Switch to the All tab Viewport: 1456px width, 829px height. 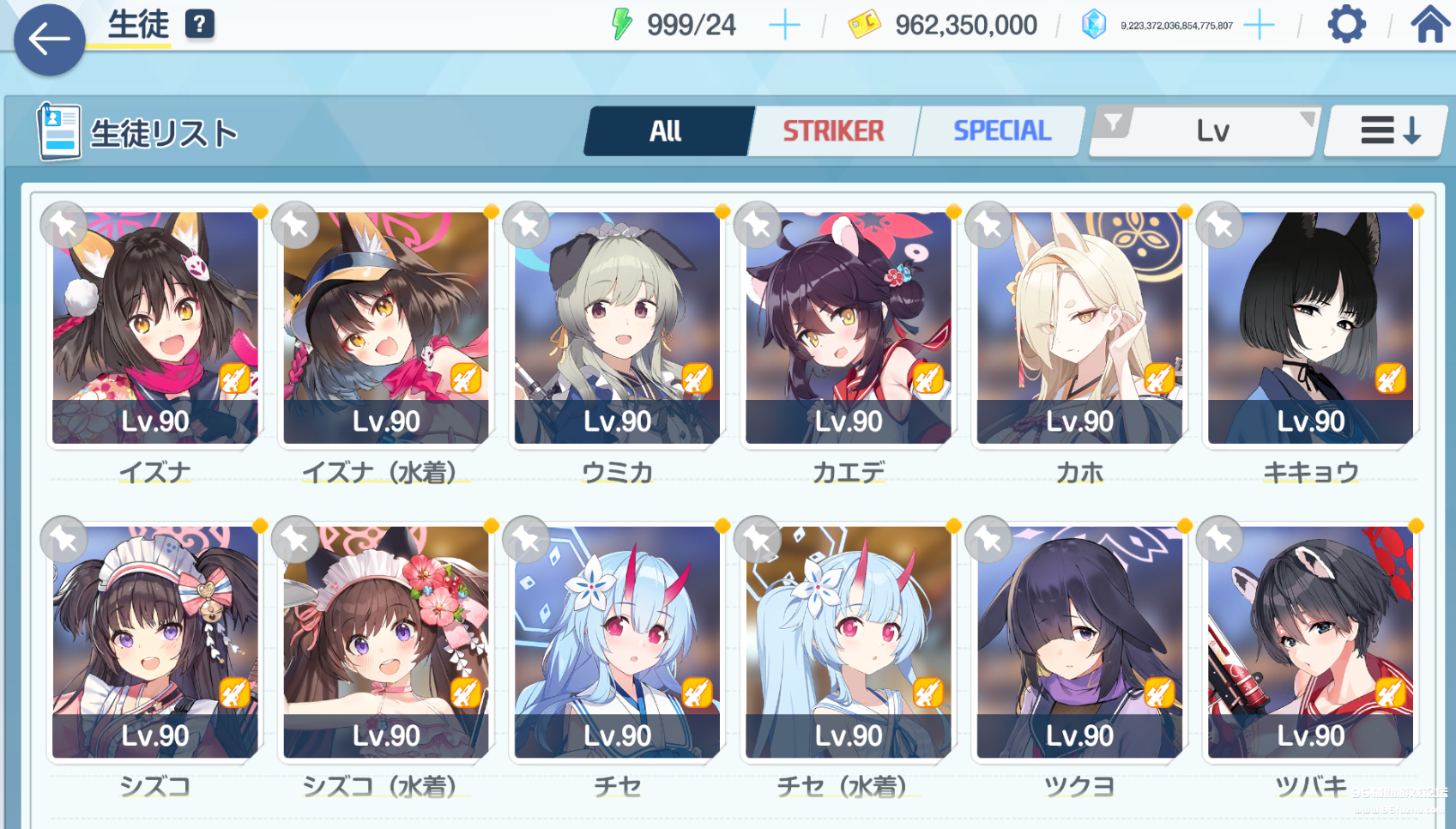pos(666,131)
